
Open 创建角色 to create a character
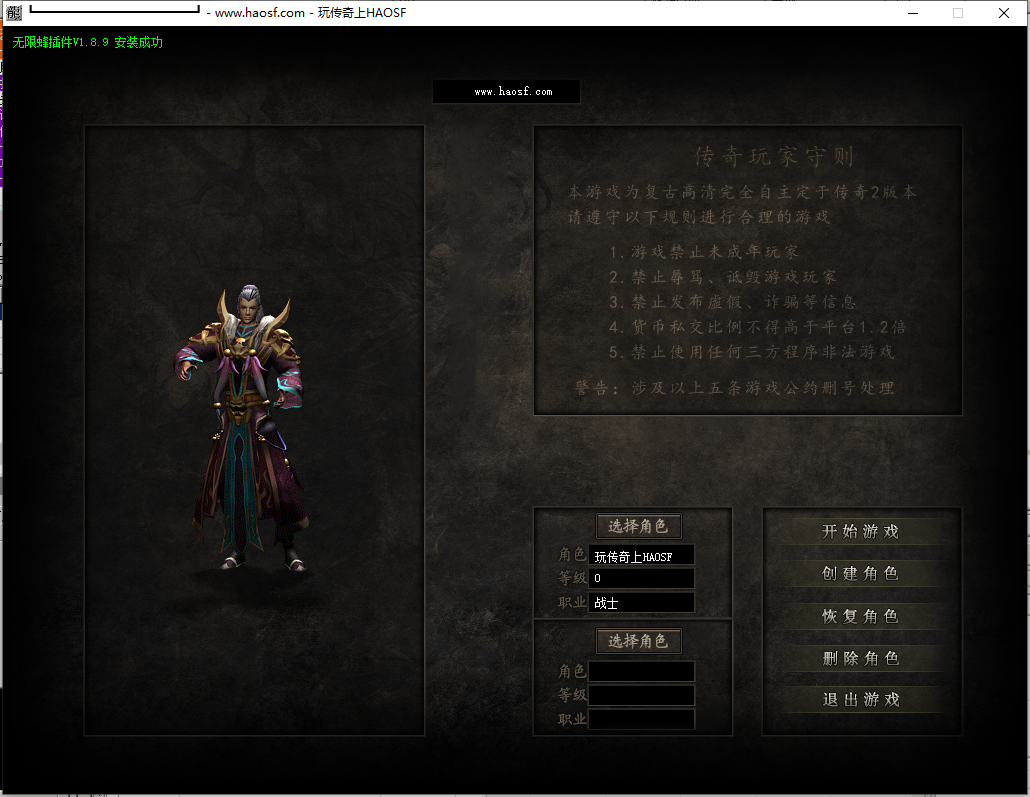[860, 574]
